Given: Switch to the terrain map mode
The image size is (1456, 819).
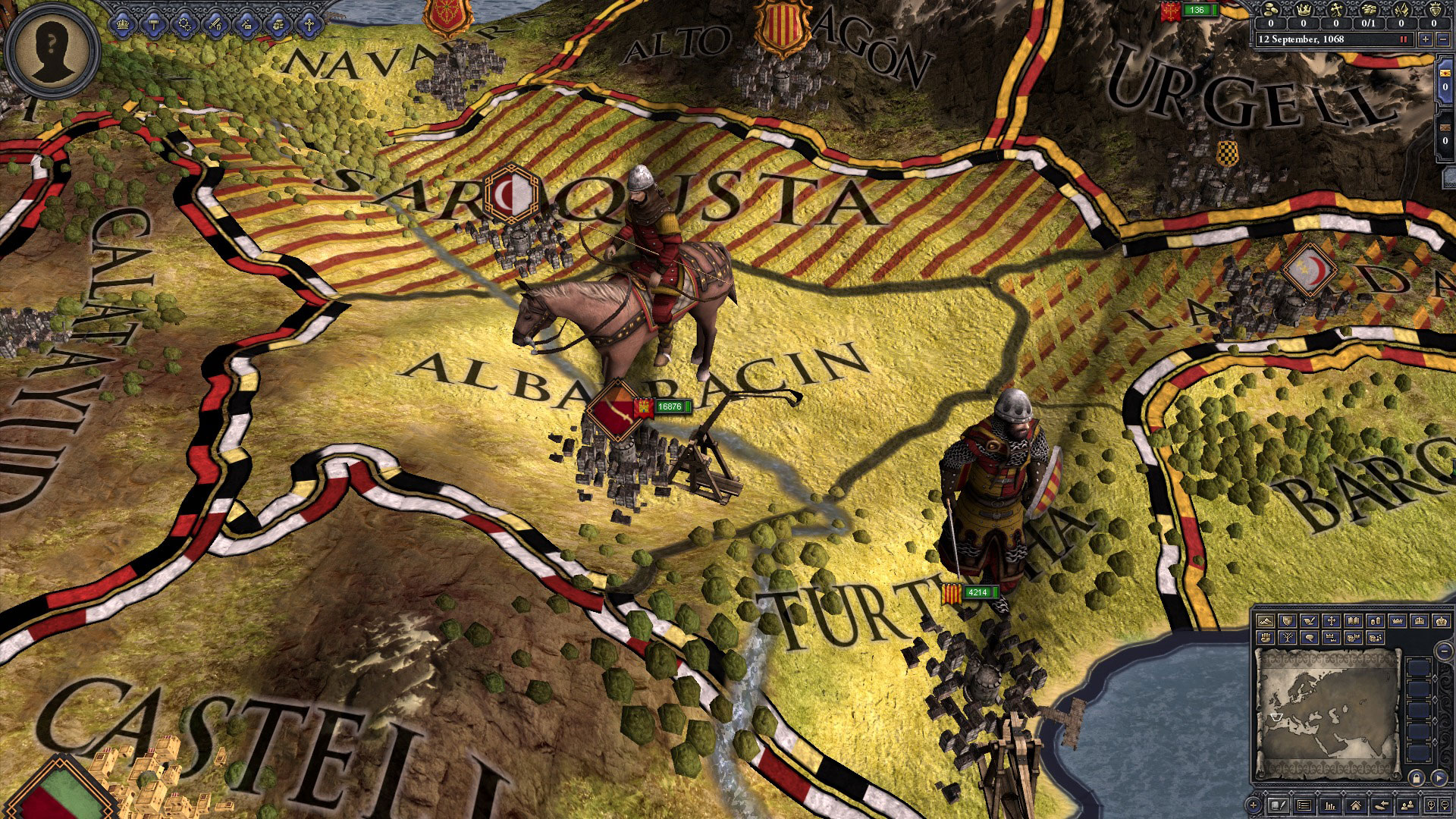Looking at the screenshot, I should [x=1265, y=621].
